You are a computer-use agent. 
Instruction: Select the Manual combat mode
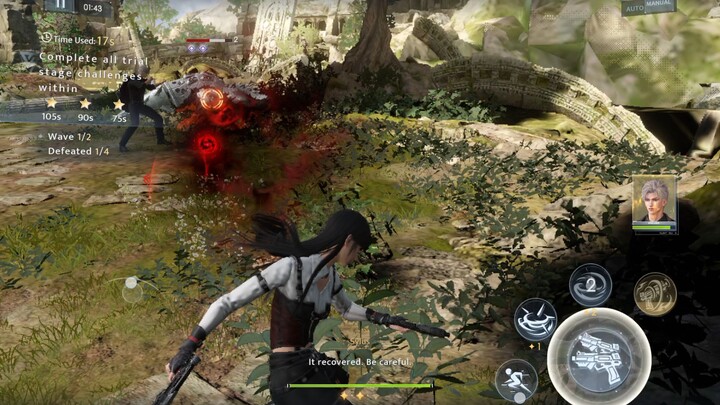tap(661, 5)
